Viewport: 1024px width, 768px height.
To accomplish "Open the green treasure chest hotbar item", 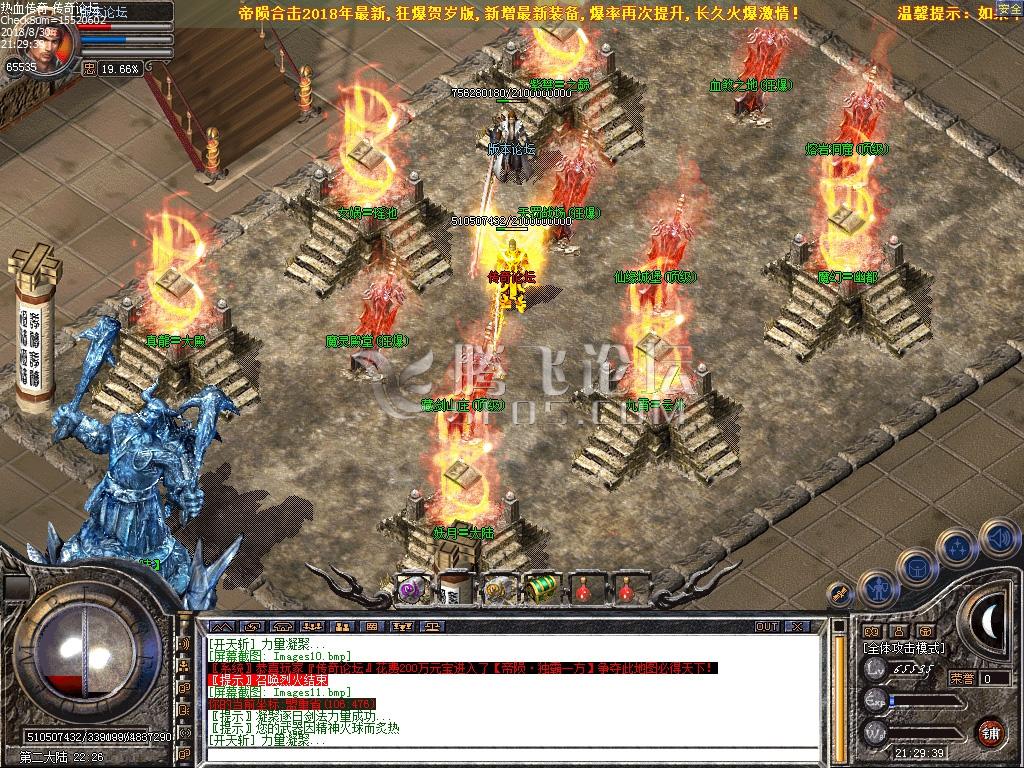I will (x=540, y=589).
